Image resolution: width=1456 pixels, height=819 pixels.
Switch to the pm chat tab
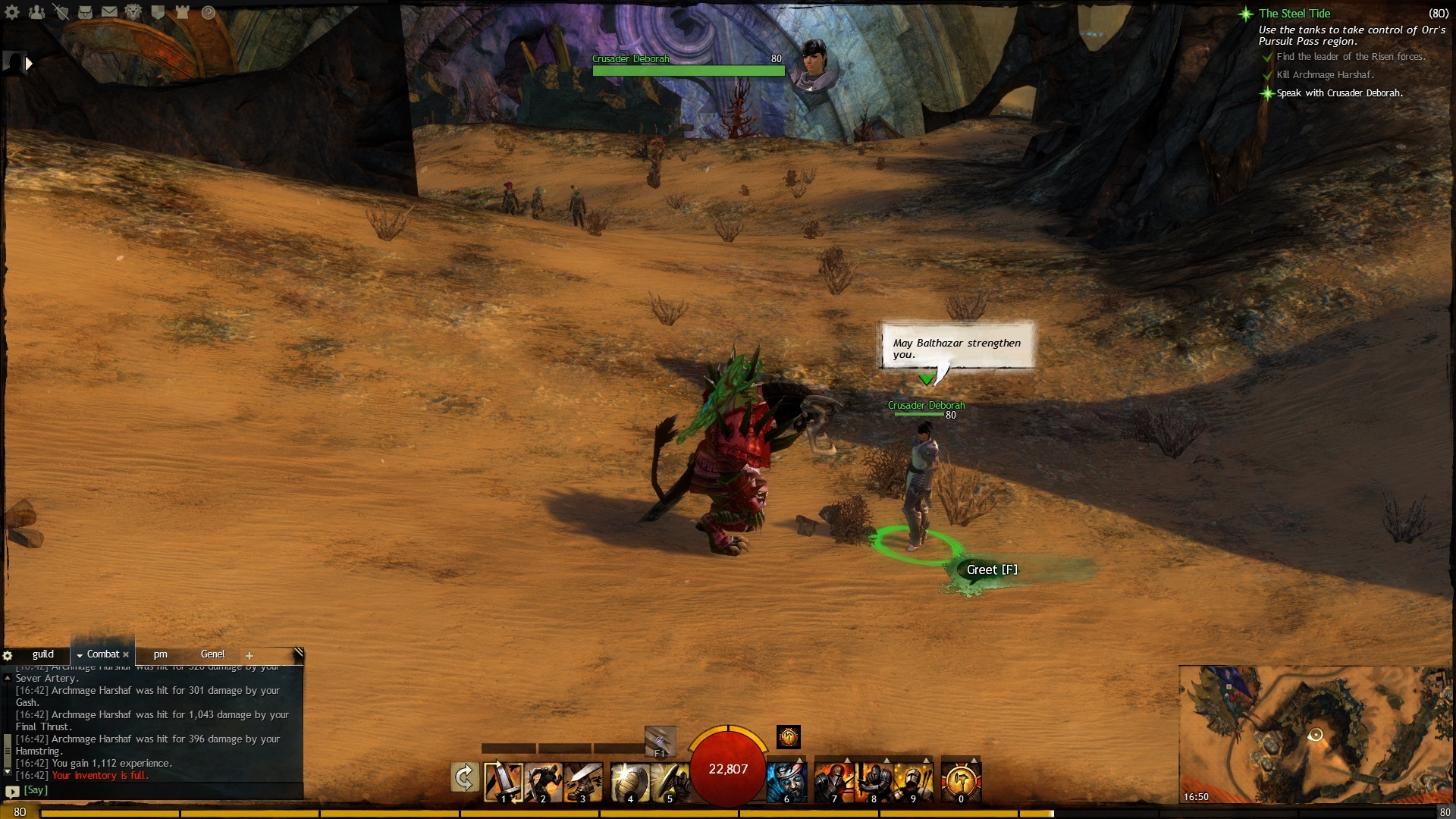coord(160,654)
